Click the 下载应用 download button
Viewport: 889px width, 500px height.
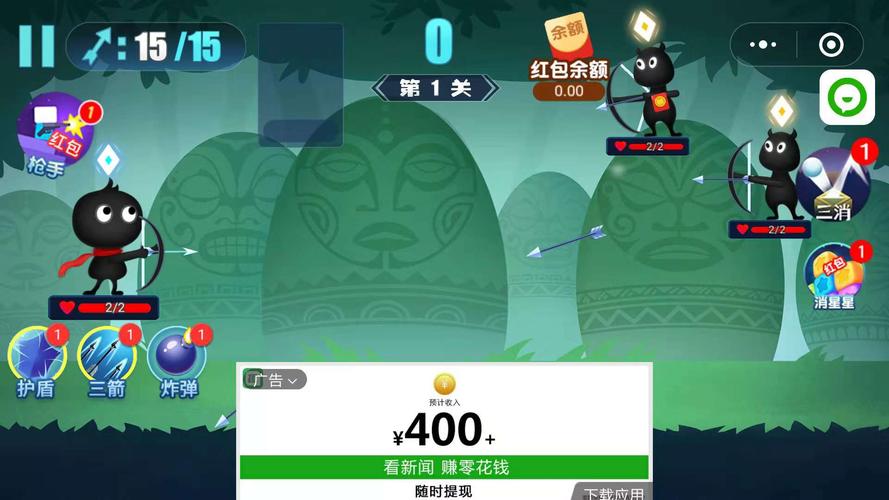pos(613,493)
